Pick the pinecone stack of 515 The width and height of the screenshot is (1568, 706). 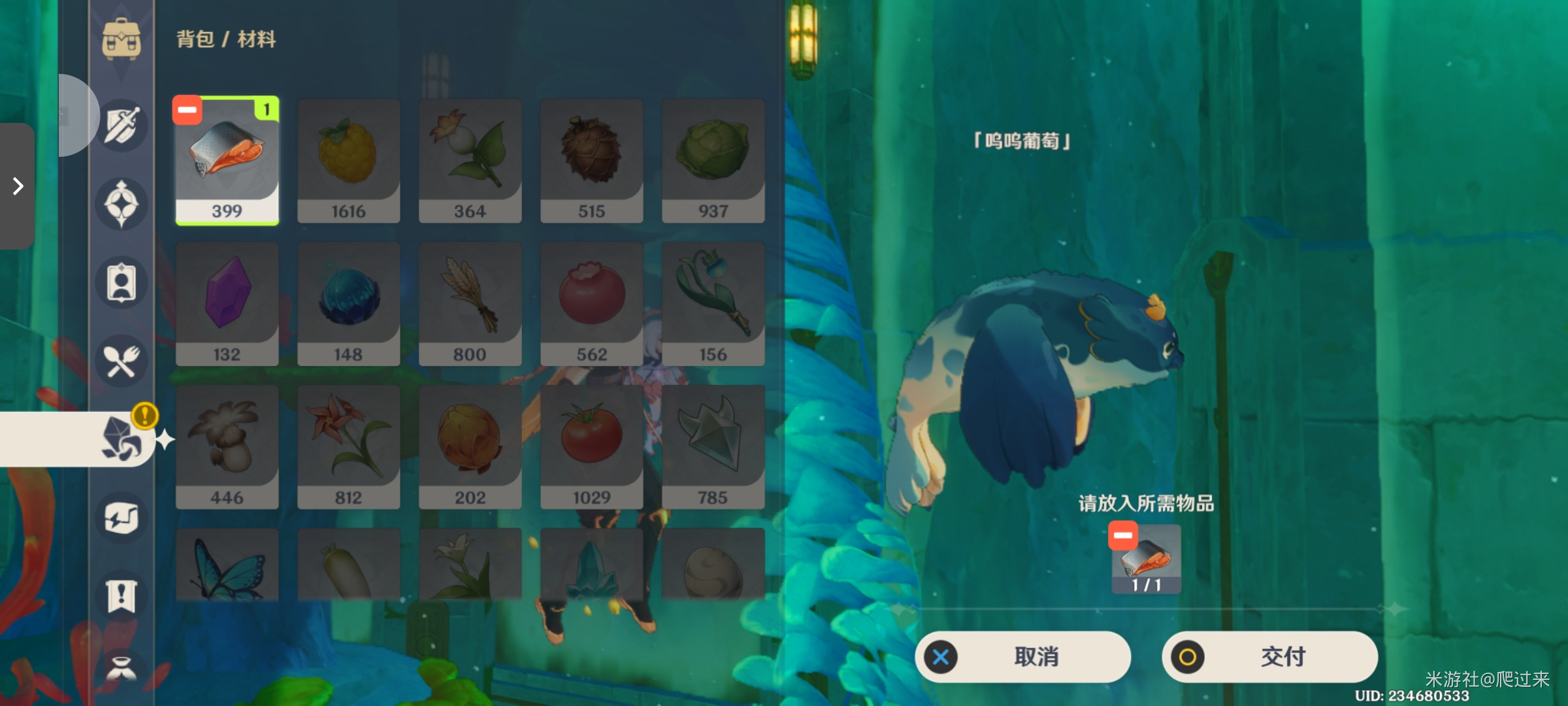tap(591, 161)
